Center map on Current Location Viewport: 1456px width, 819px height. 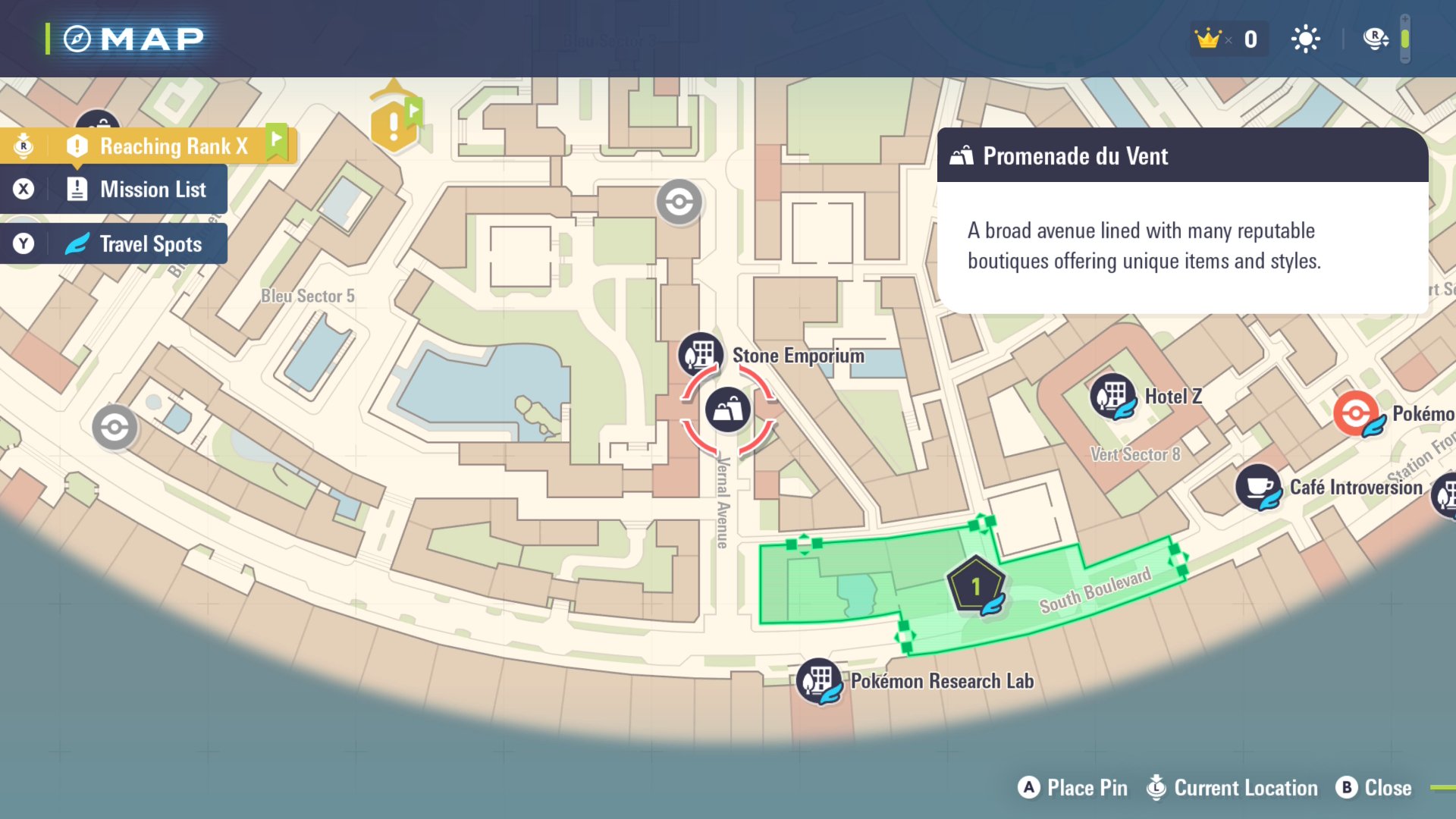tap(1232, 788)
